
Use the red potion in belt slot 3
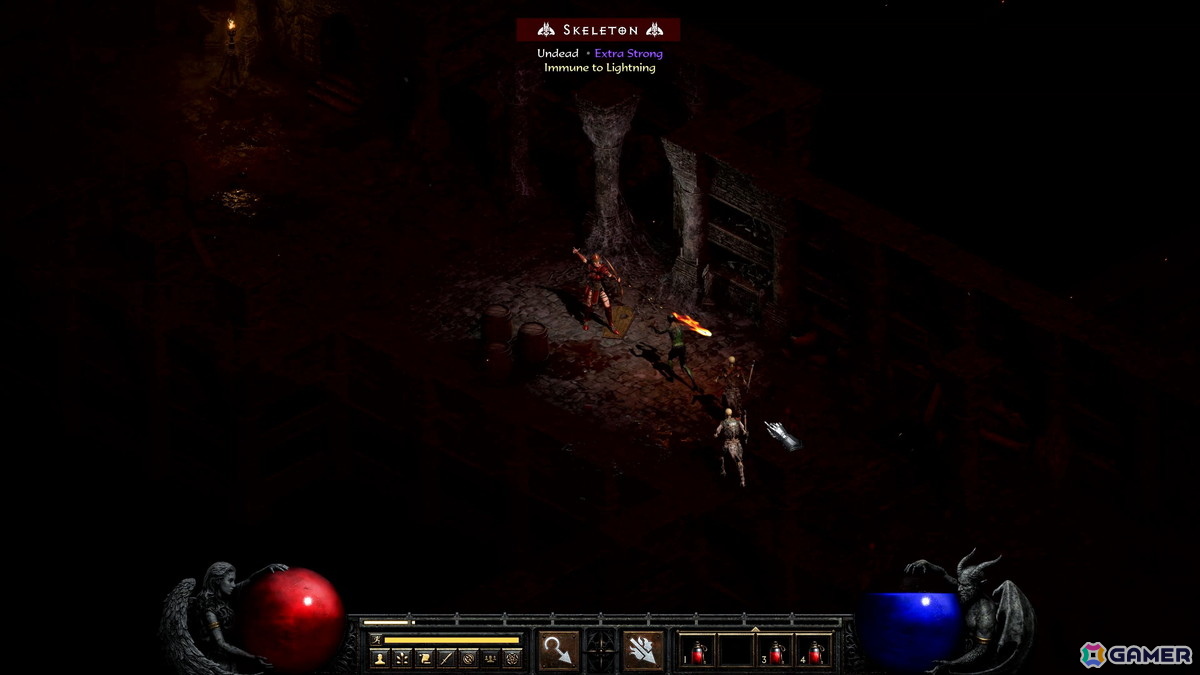776,652
